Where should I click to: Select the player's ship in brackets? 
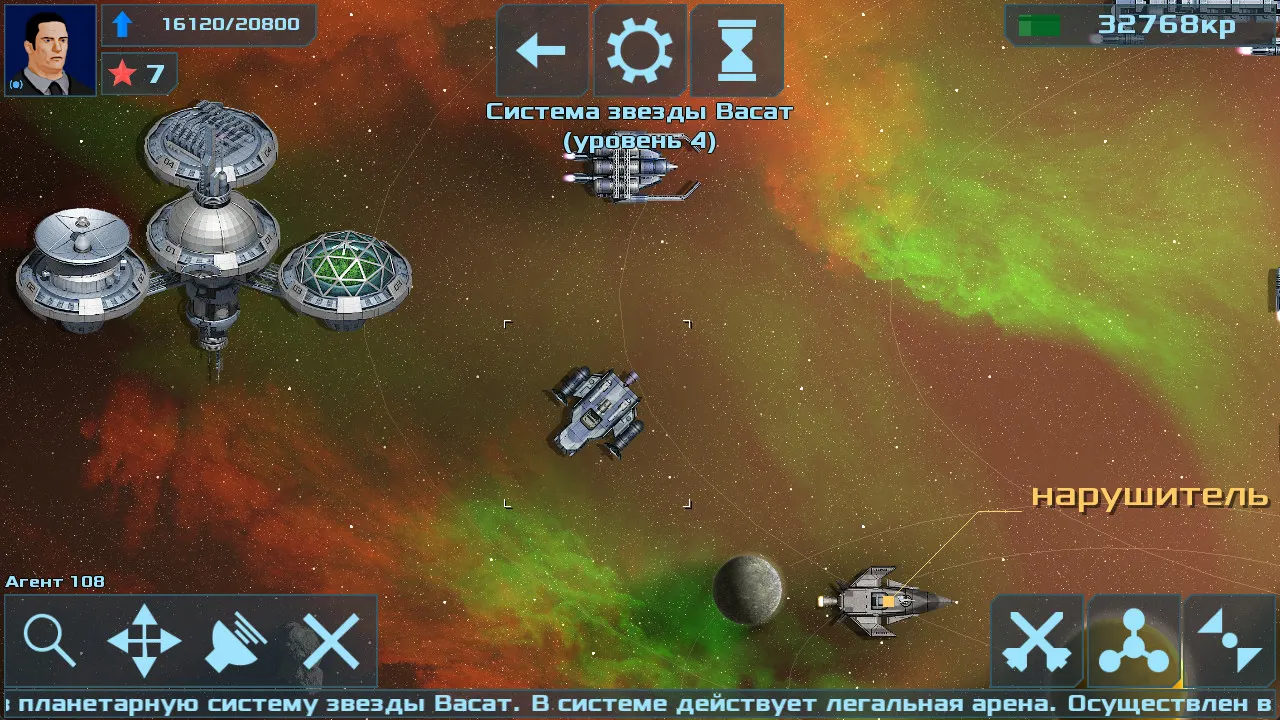point(597,412)
